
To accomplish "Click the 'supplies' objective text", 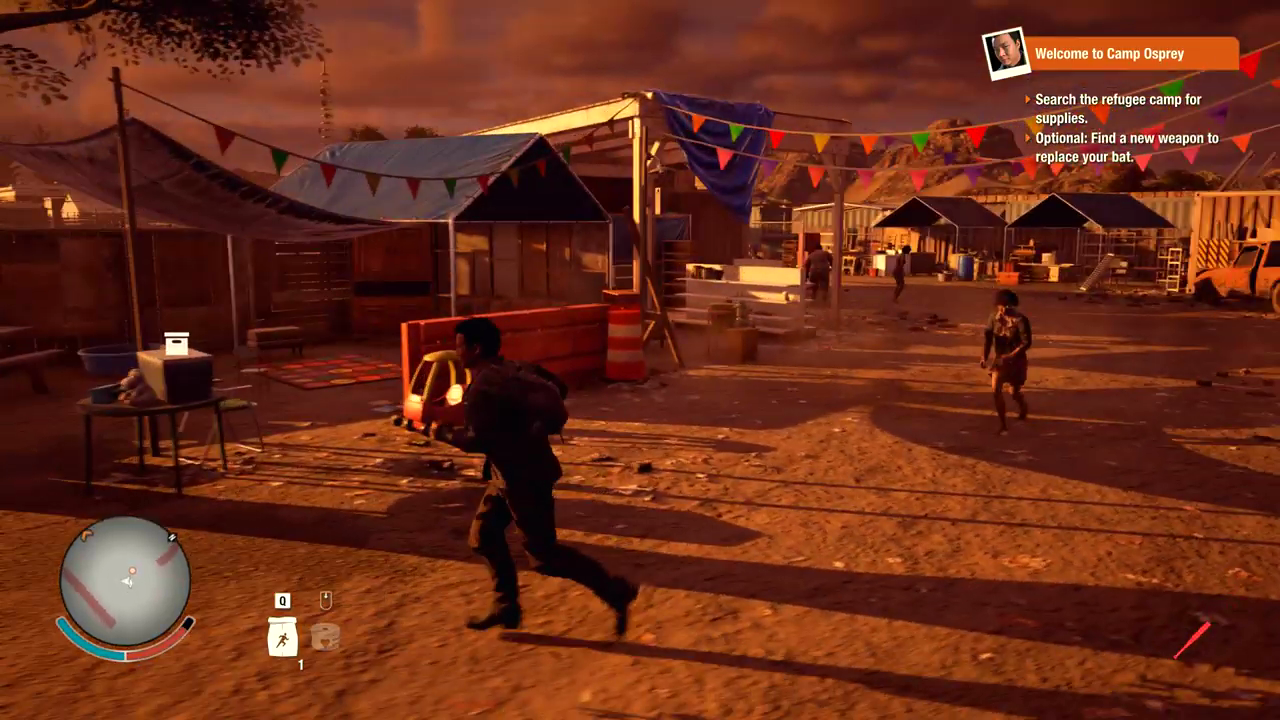I will (1063, 118).
